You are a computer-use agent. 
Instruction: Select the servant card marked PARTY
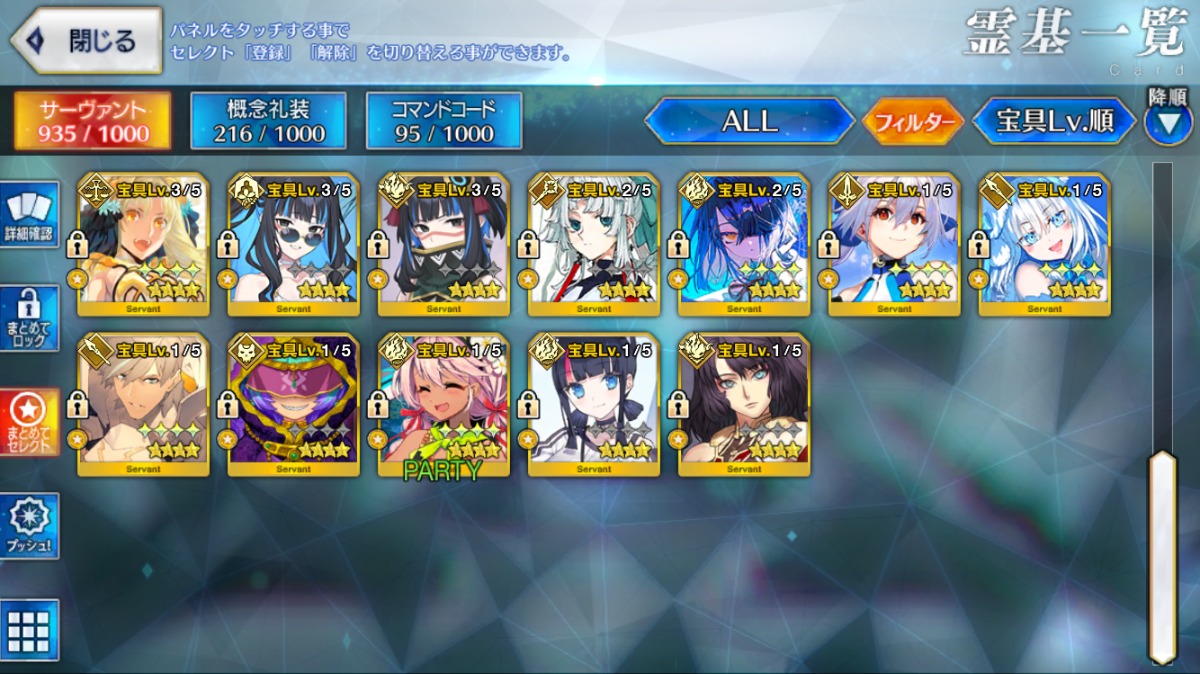click(443, 404)
